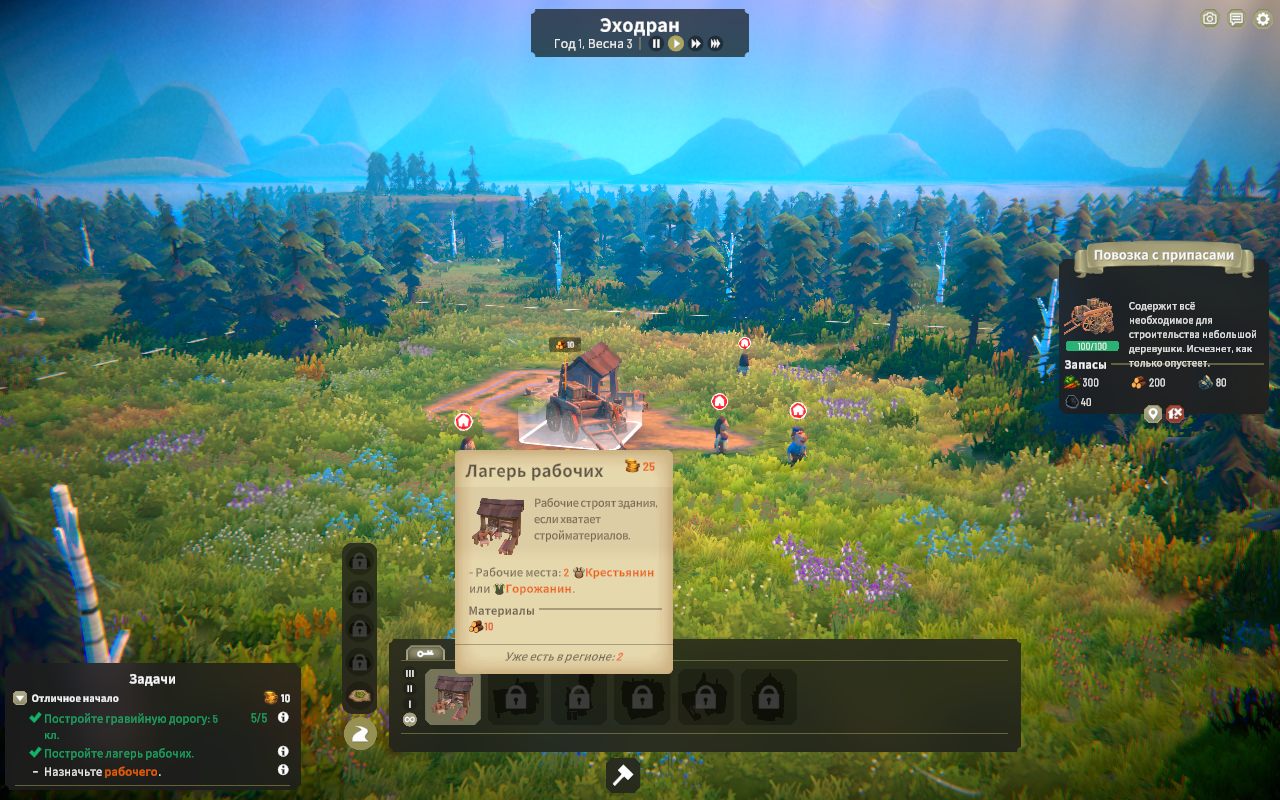Show info for the assign worker objective
Screen dimensions: 1280x800
pyautogui.click(x=283, y=770)
